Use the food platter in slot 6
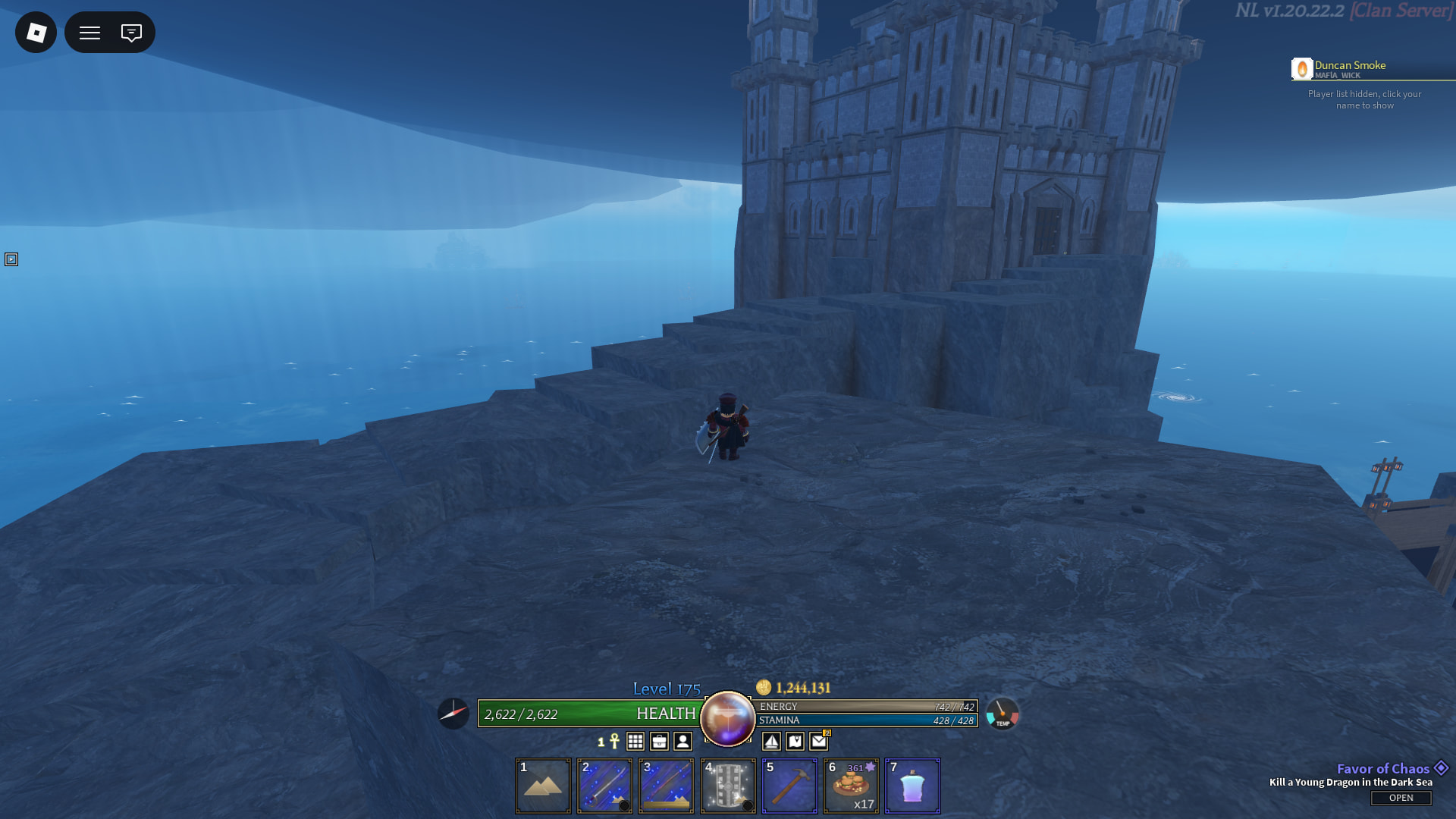Image resolution: width=1456 pixels, height=819 pixels. click(x=851, y=786)
